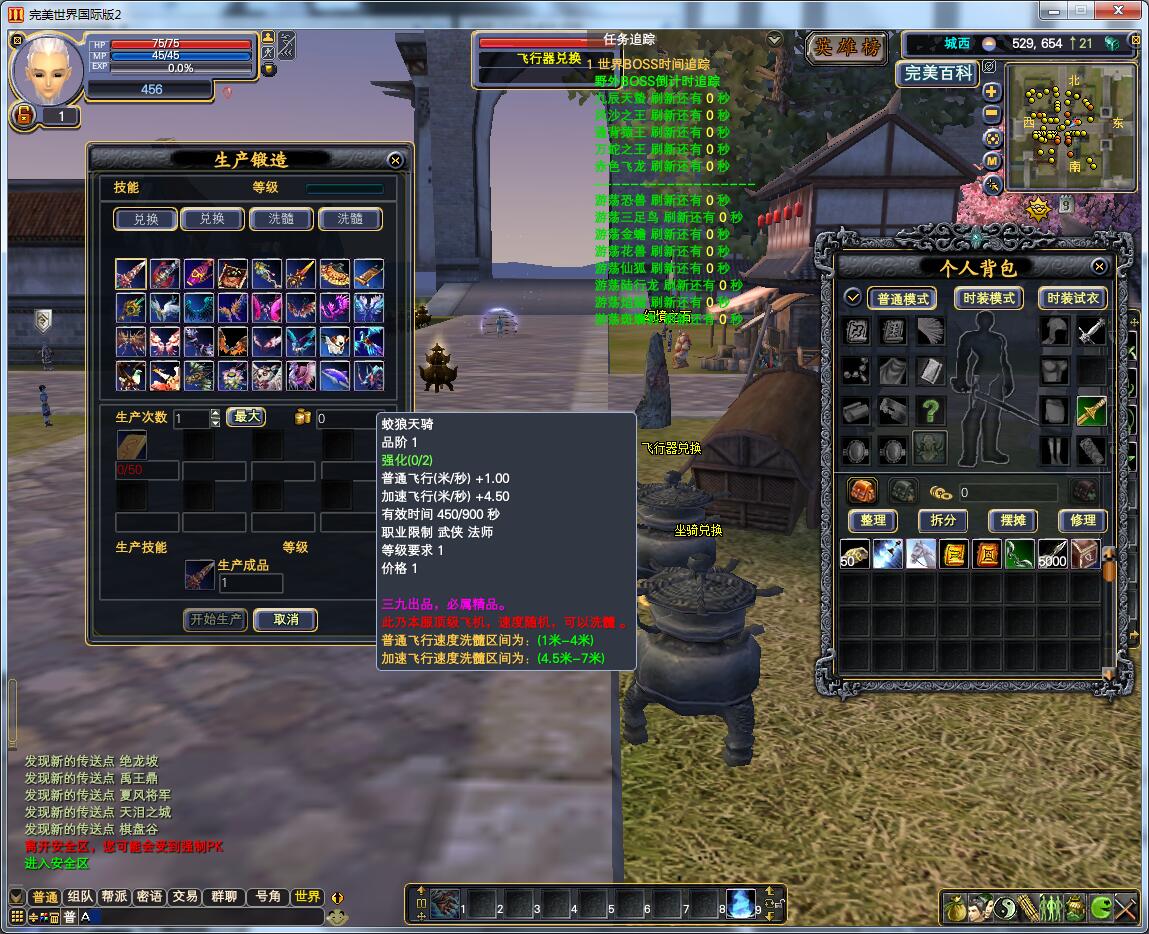
Task: Switch to the 时装模式 tab
Action: pyautogui.click(x=988, y=299)
